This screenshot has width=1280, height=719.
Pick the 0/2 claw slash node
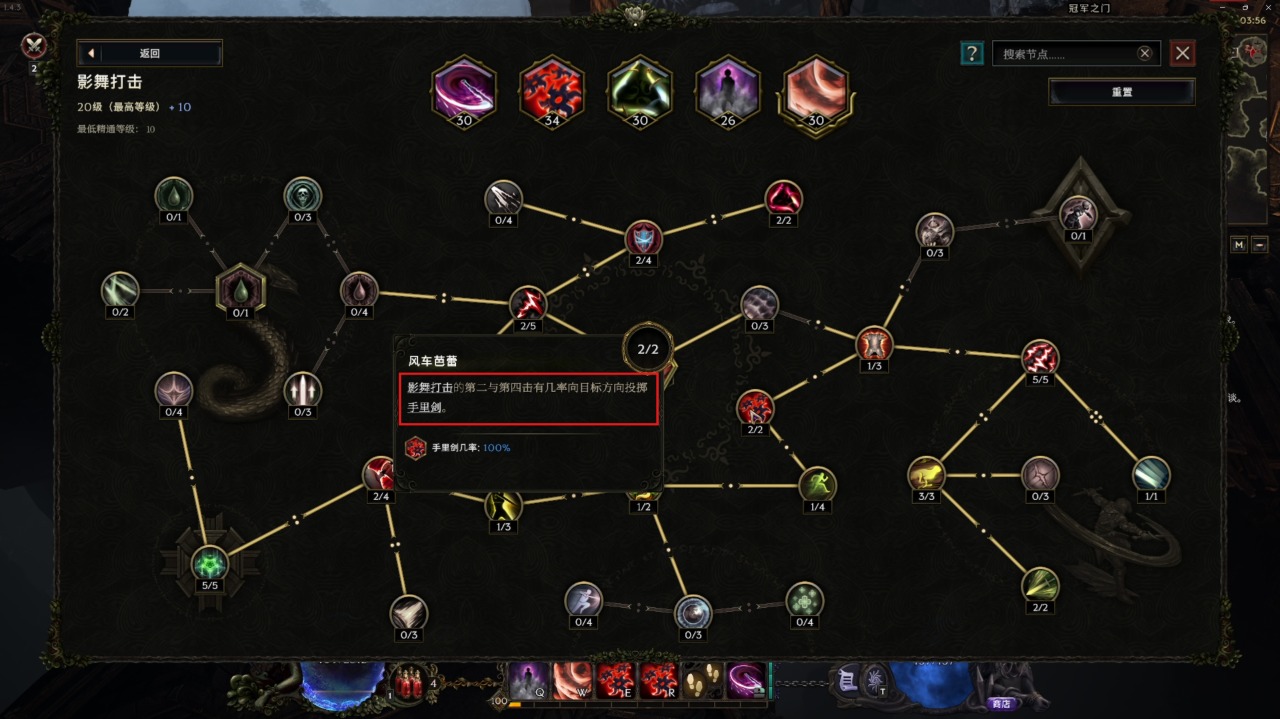coord(120,290)
